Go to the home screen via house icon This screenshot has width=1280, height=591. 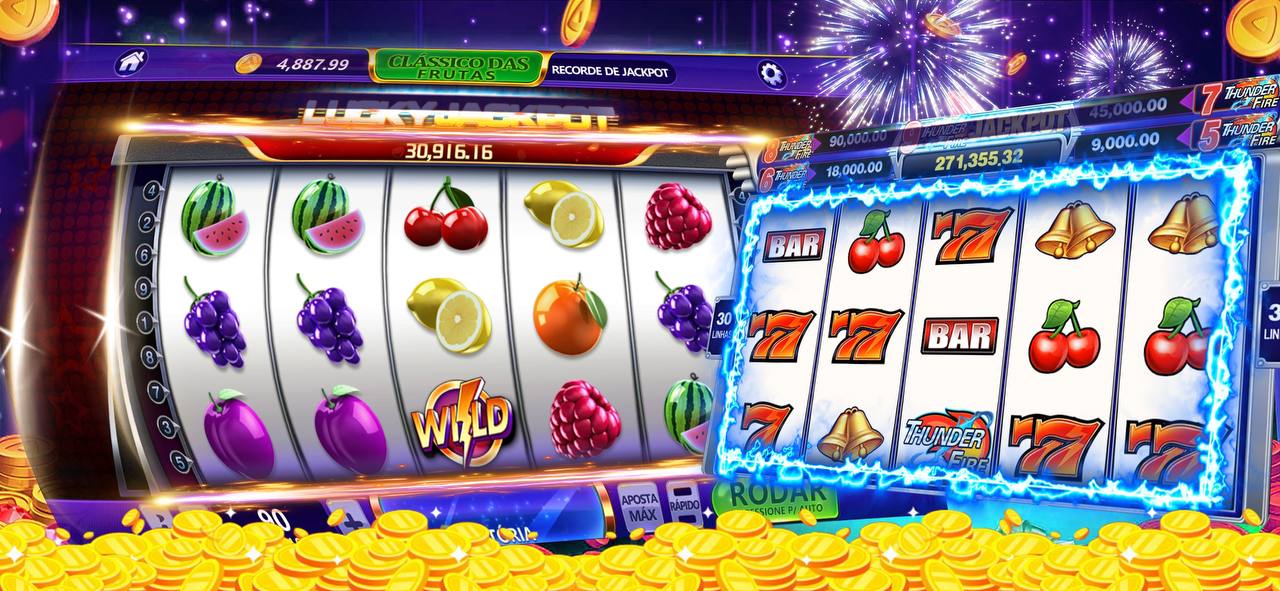(131, 63)
